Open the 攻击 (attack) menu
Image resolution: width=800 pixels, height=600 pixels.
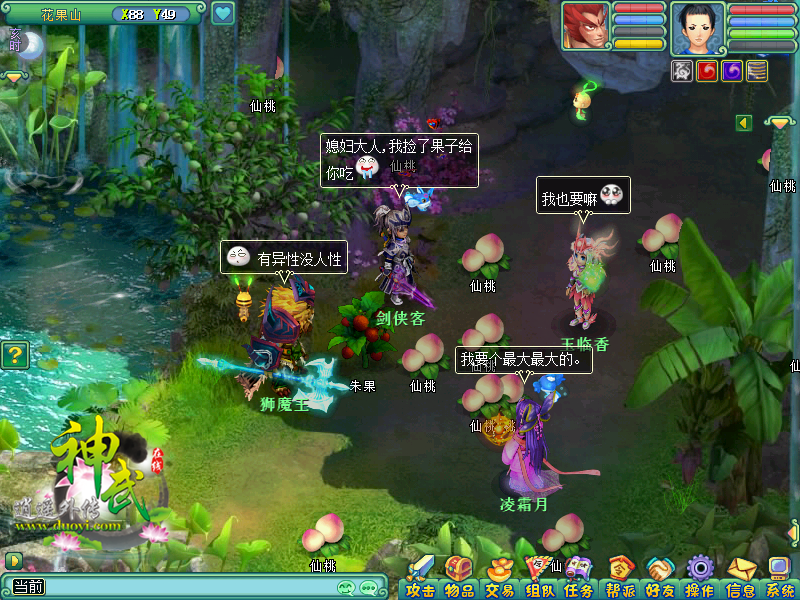[420, 577]
